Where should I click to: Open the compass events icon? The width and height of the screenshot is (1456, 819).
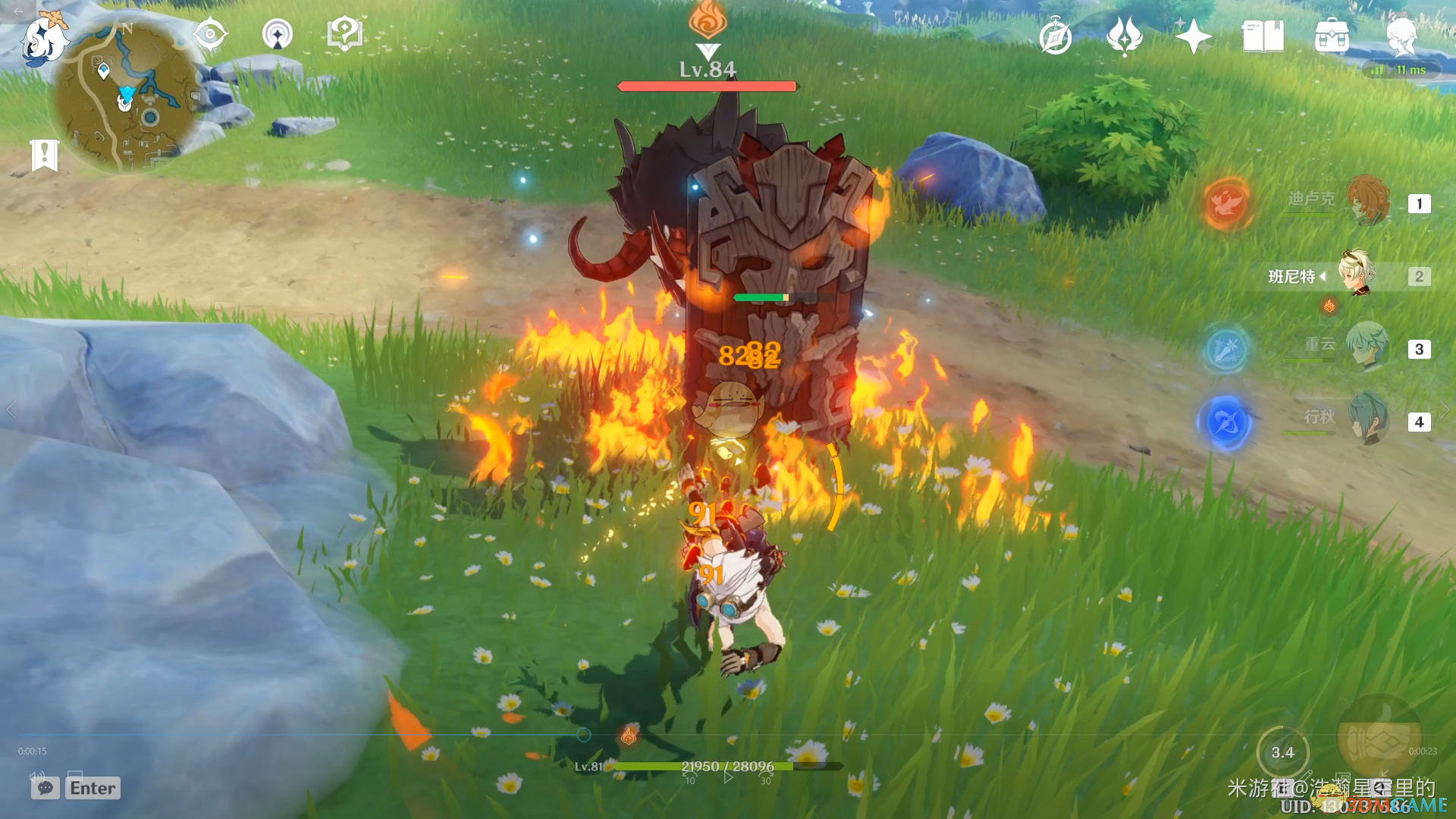[1056, 36]
